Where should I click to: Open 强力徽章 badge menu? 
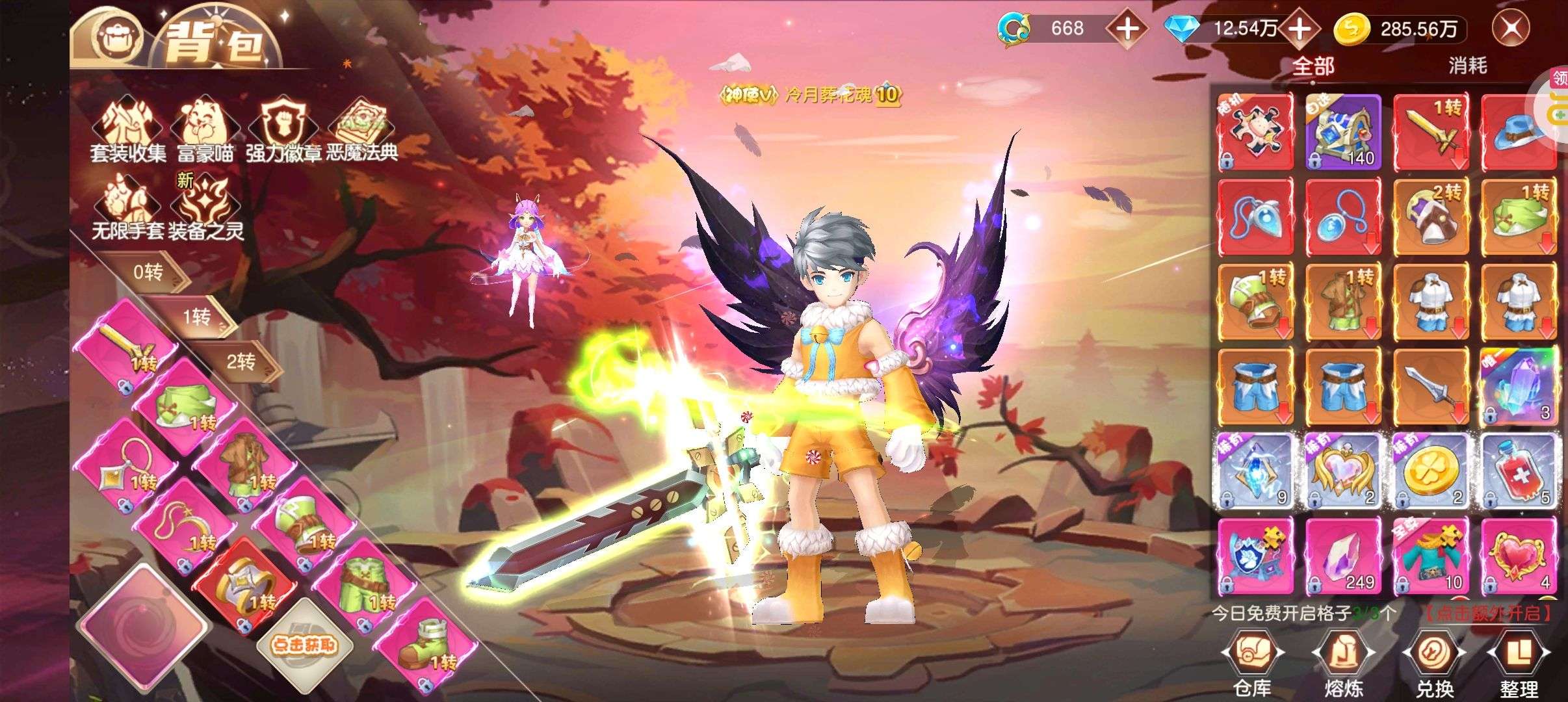click(284, 129)
